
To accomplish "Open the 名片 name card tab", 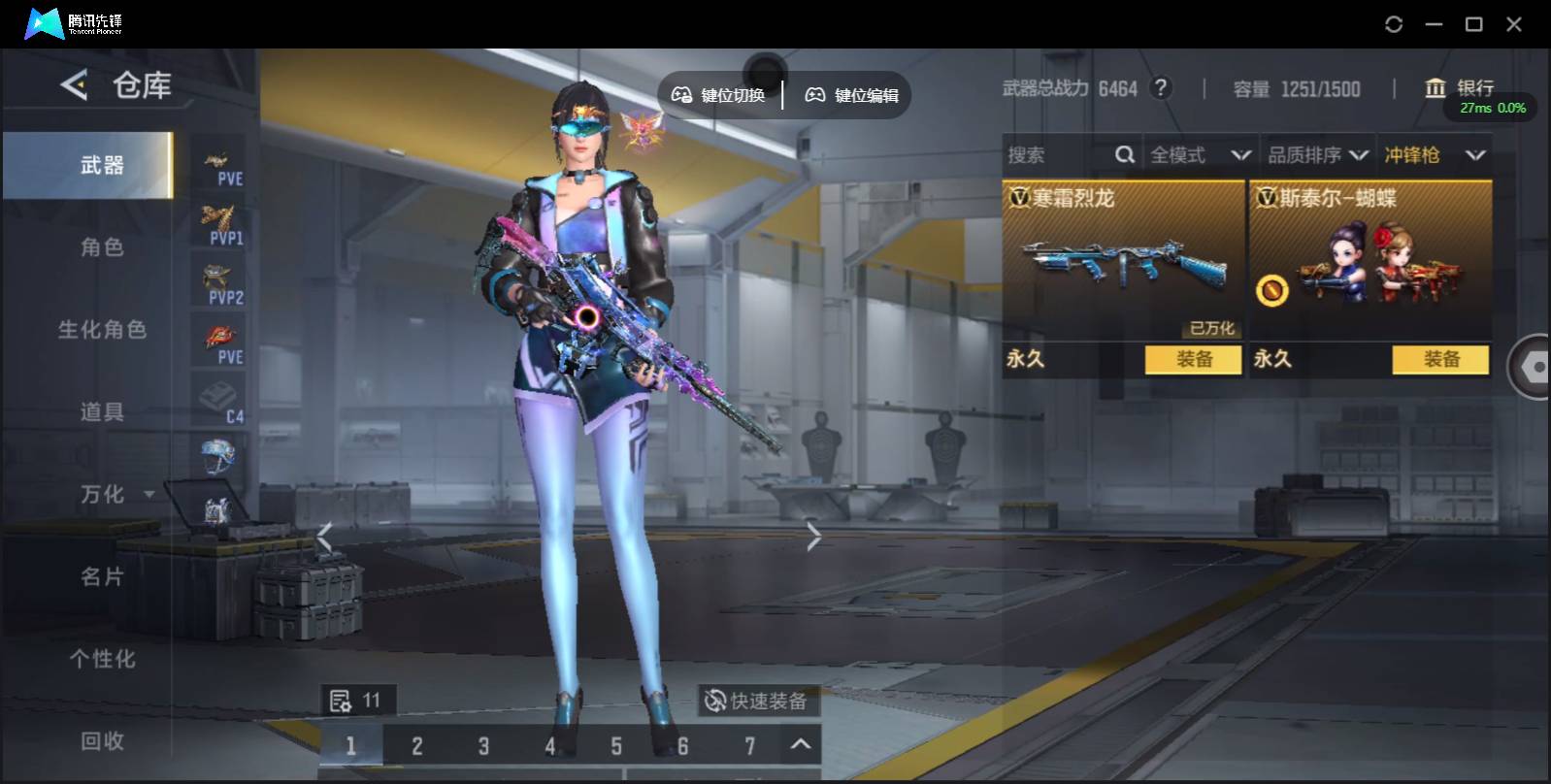I will pos(102,577).
